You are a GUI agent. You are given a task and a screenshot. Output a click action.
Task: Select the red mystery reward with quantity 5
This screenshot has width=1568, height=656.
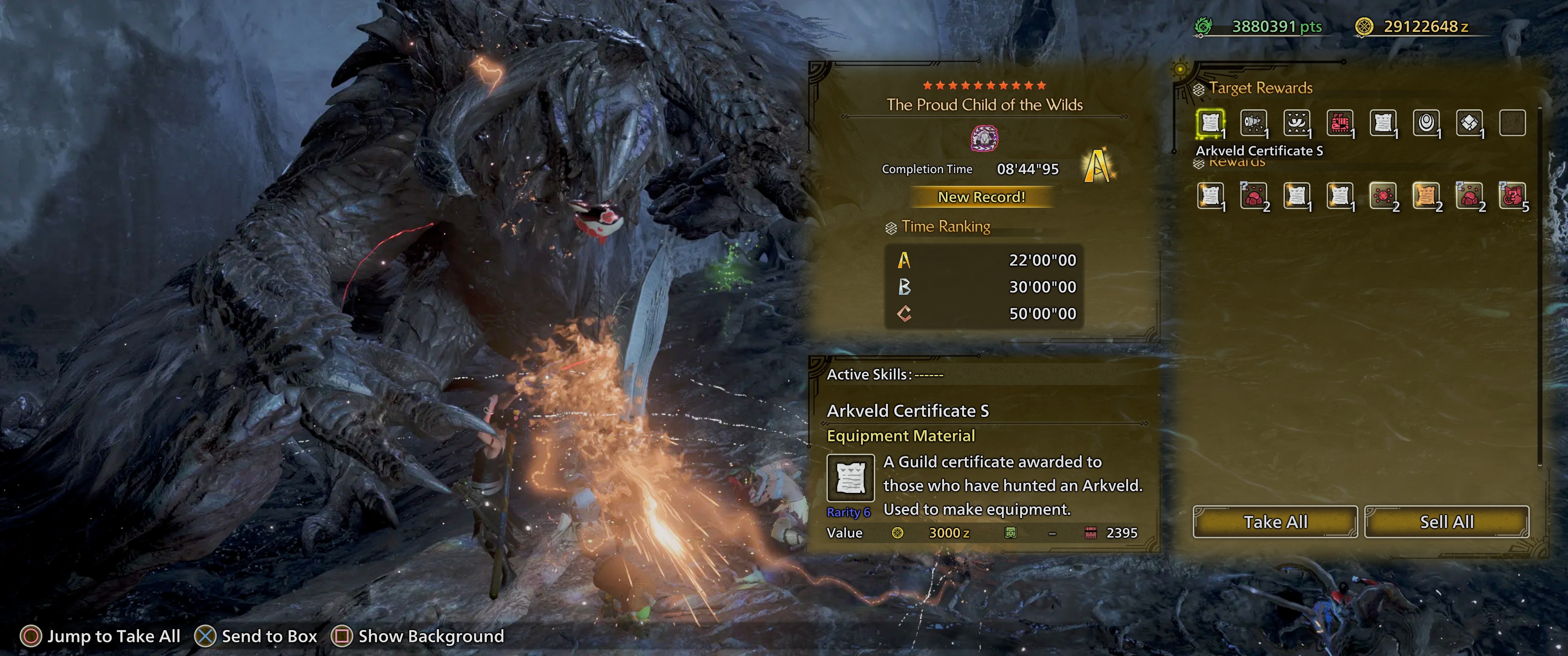[x=1512, y=196]
